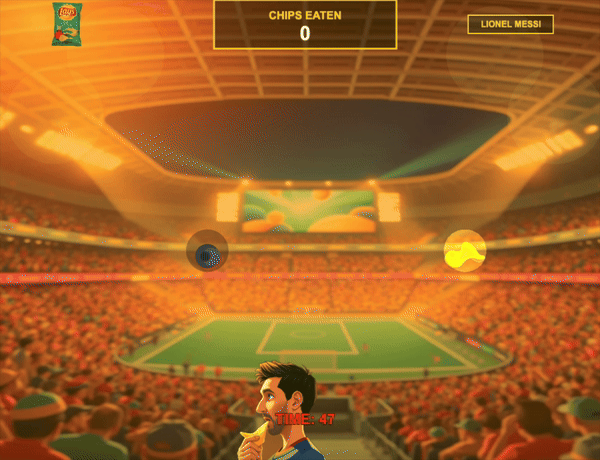Click the Lionel Messi player button
600x460 pixels.
click(510, 24)
